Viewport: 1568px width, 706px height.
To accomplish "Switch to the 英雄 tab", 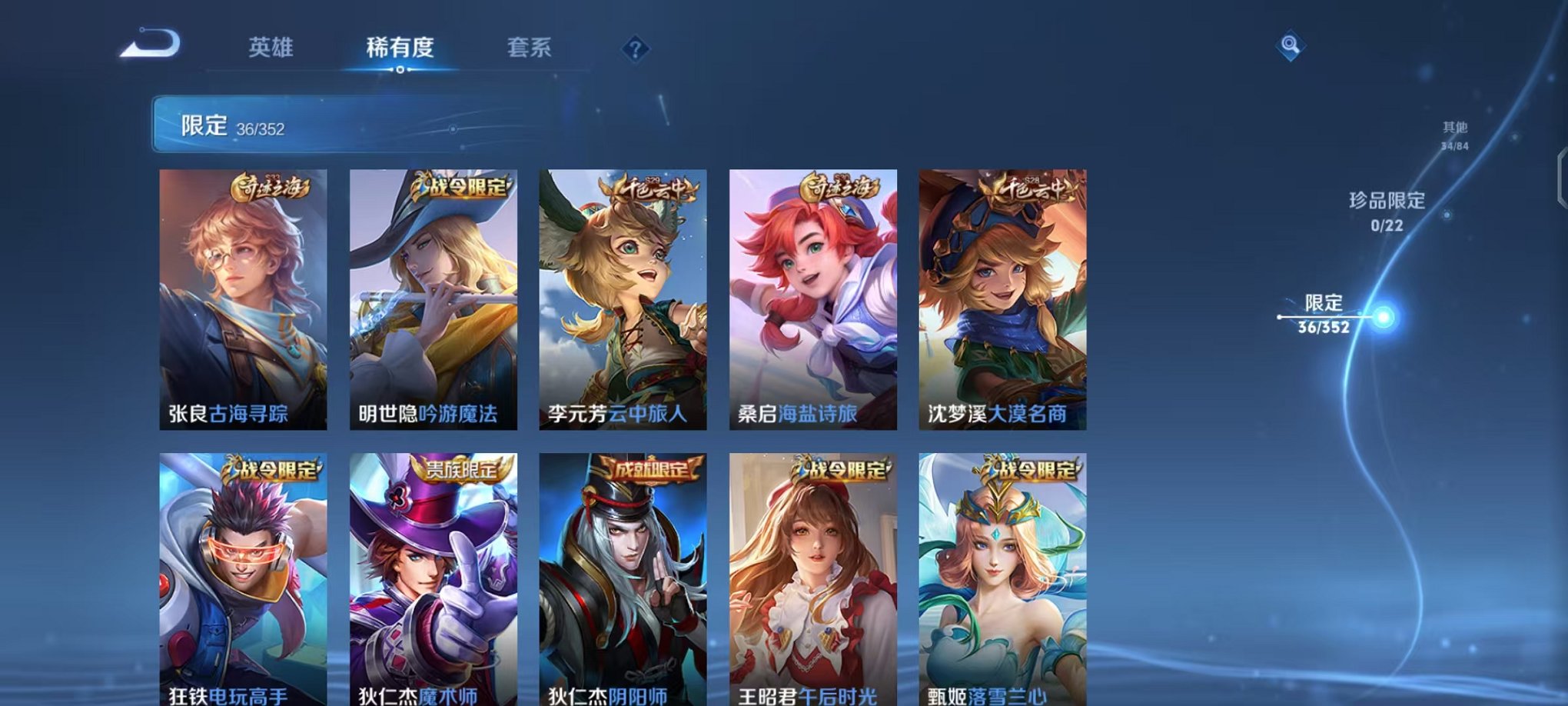I will point(273,48).
